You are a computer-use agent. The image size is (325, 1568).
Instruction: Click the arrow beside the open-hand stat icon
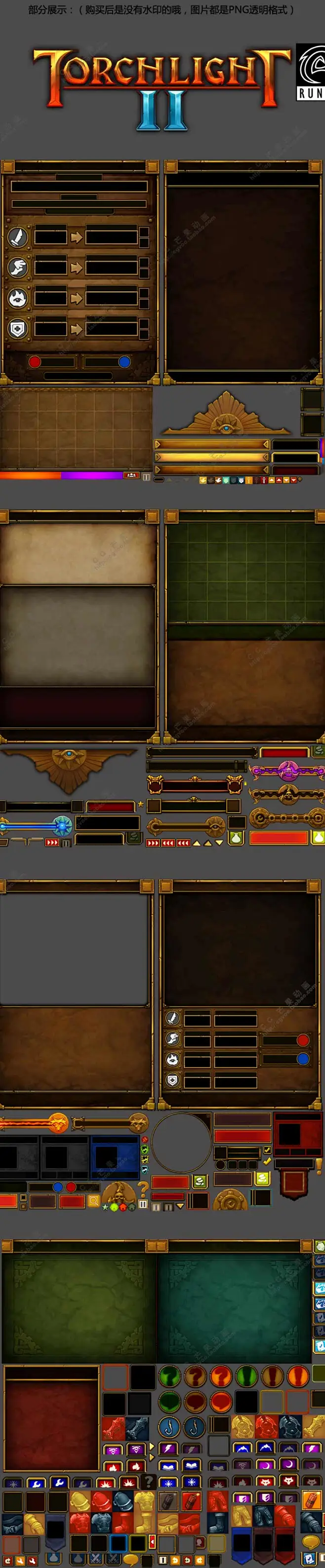point(76,267)
